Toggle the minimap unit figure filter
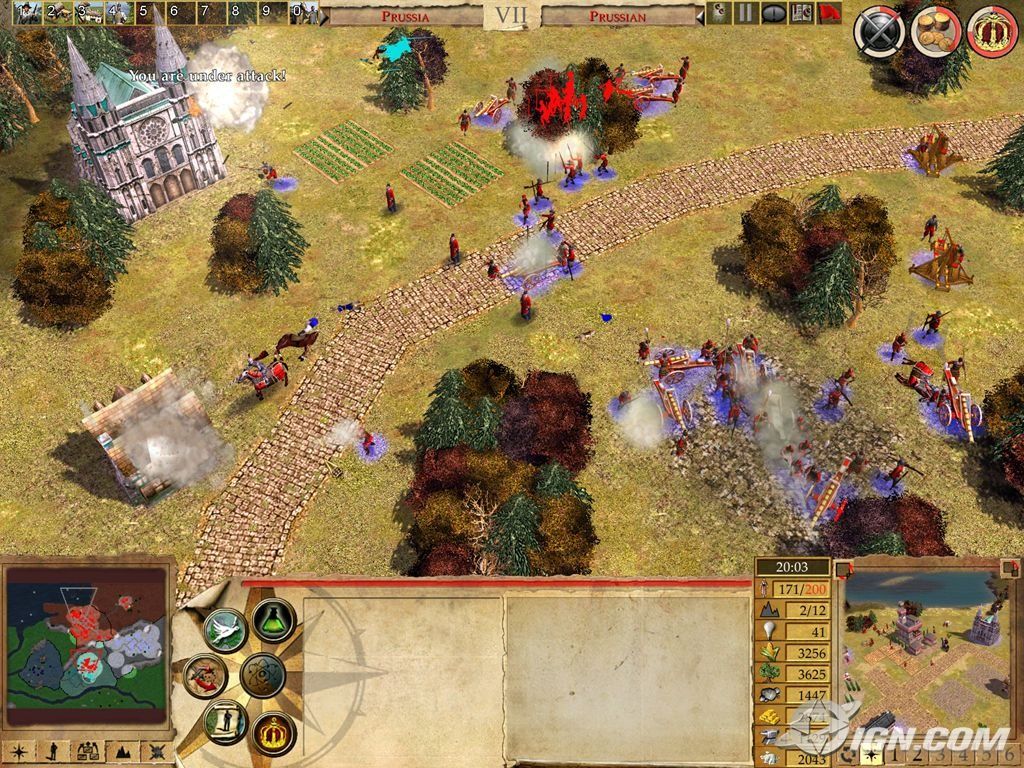Image resolution: width=1024 pixels, height=768 pixels. [53, 750]
